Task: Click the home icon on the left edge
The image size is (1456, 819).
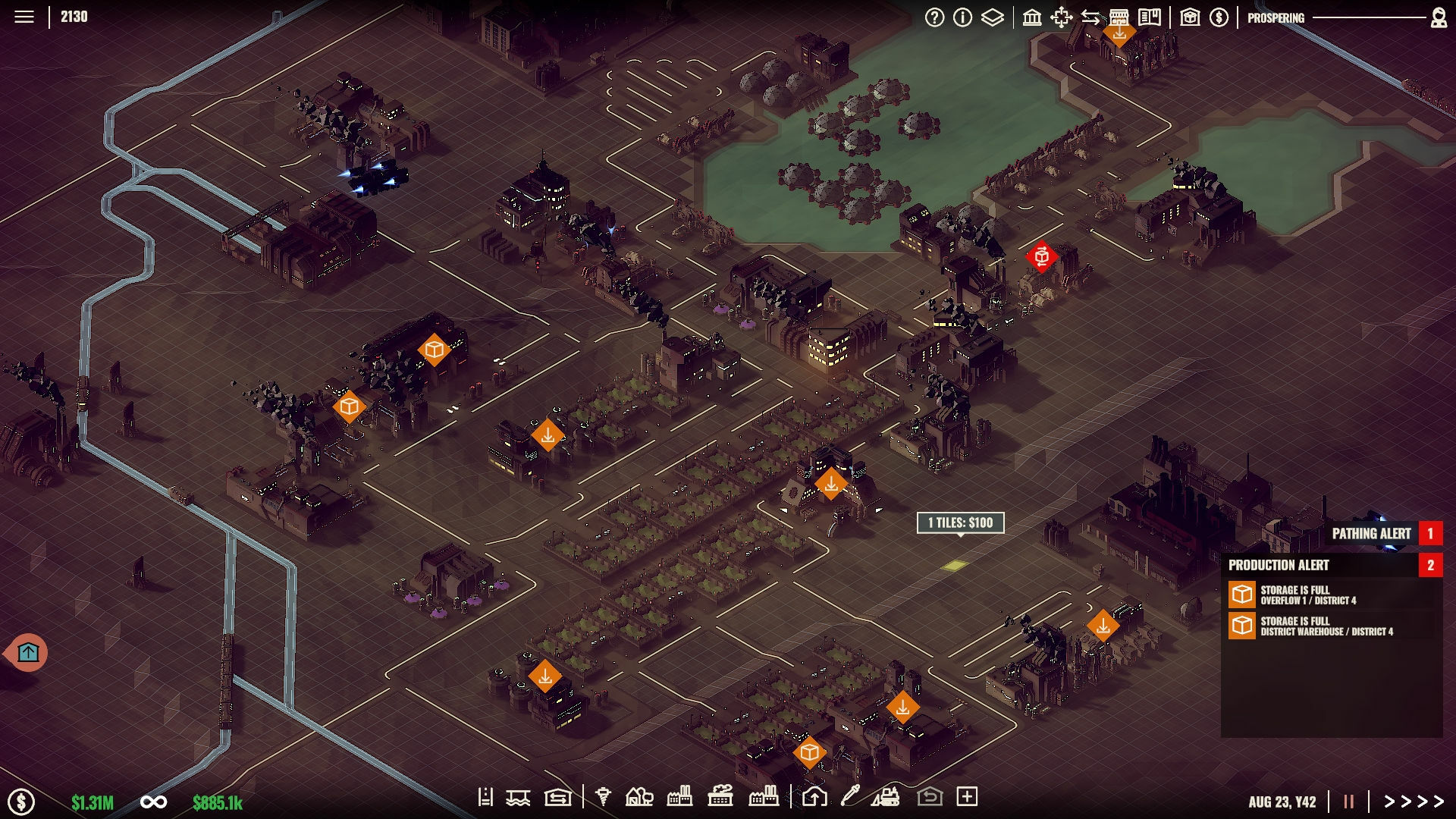Action: coord(28,651)
